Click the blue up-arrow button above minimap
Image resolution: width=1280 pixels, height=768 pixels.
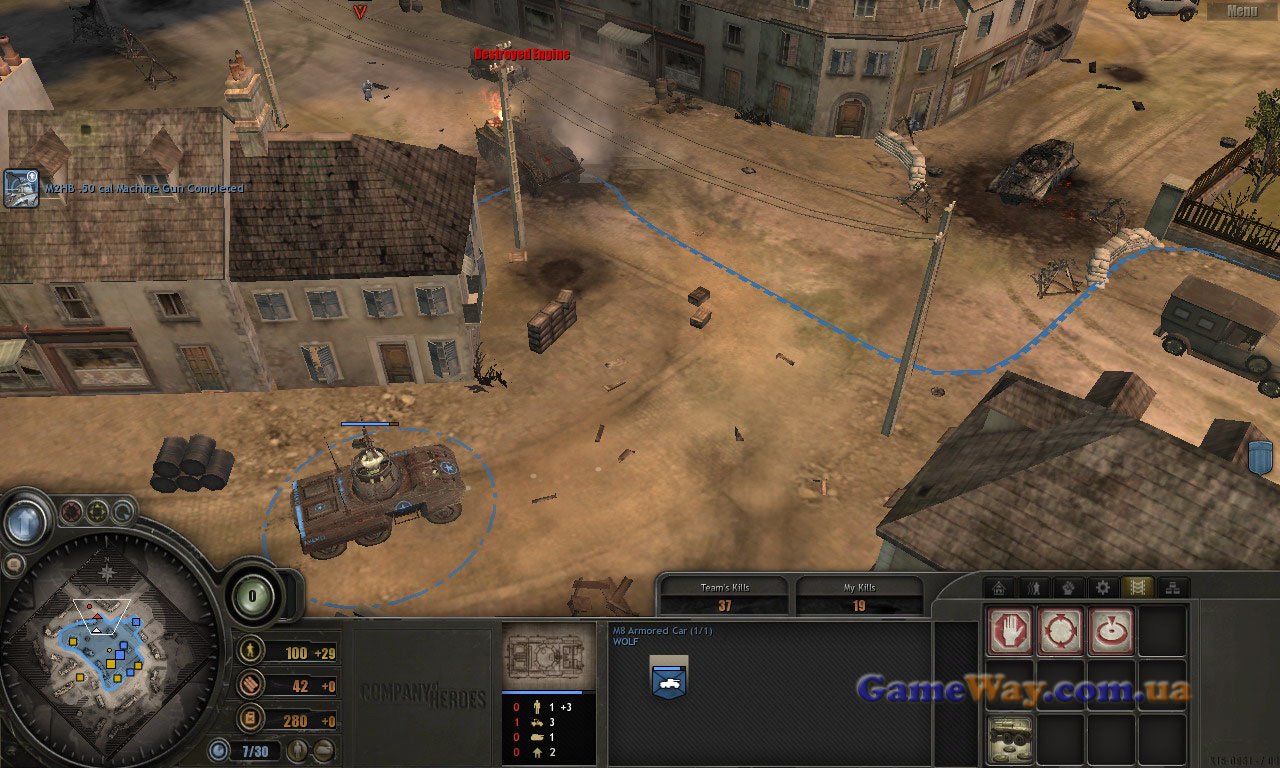pyautogui.click(x=26, y=521)
